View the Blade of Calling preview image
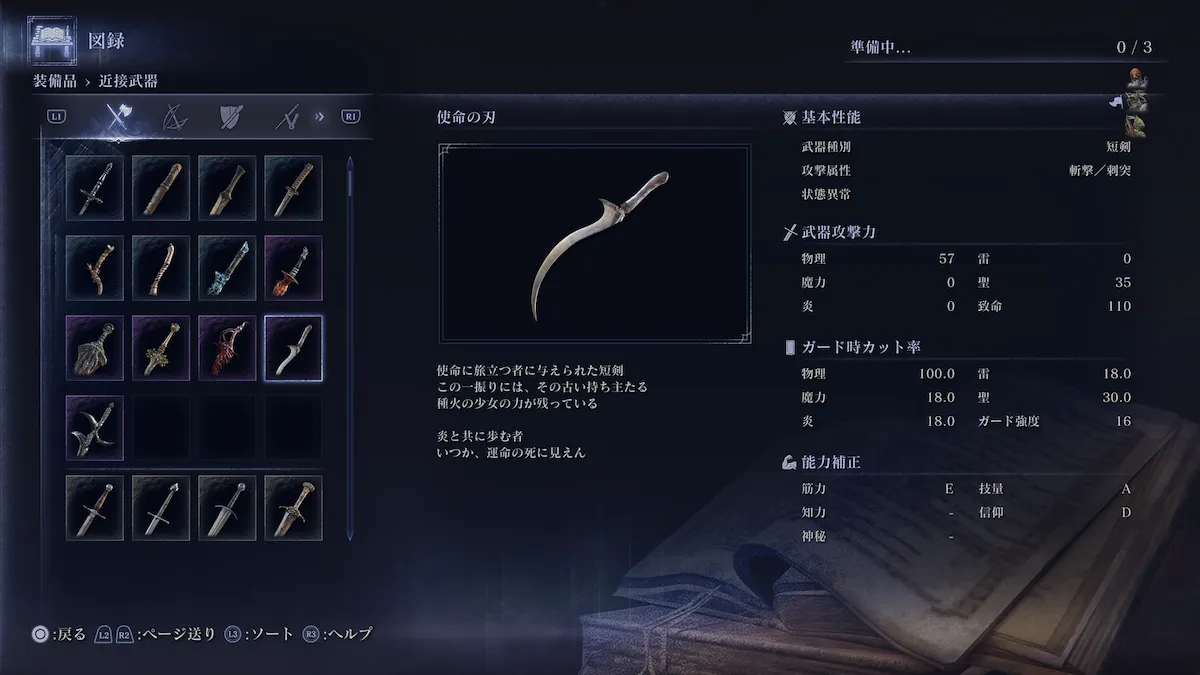1200x675 pixels. click(x=594, y=245)
